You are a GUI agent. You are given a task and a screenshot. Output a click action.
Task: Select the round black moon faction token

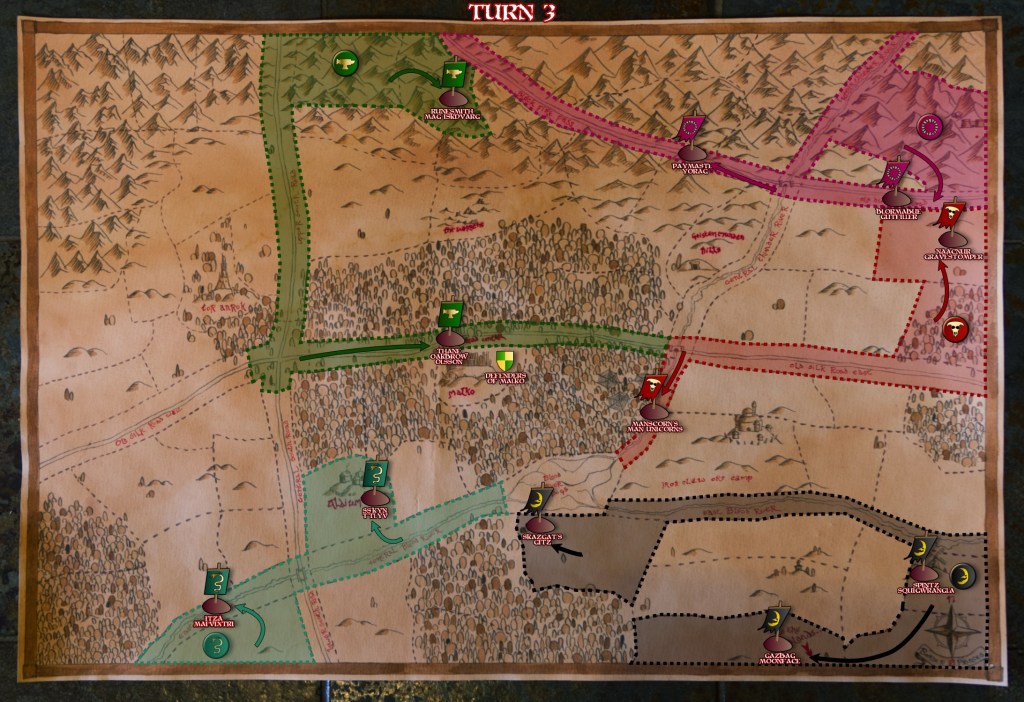961,575
